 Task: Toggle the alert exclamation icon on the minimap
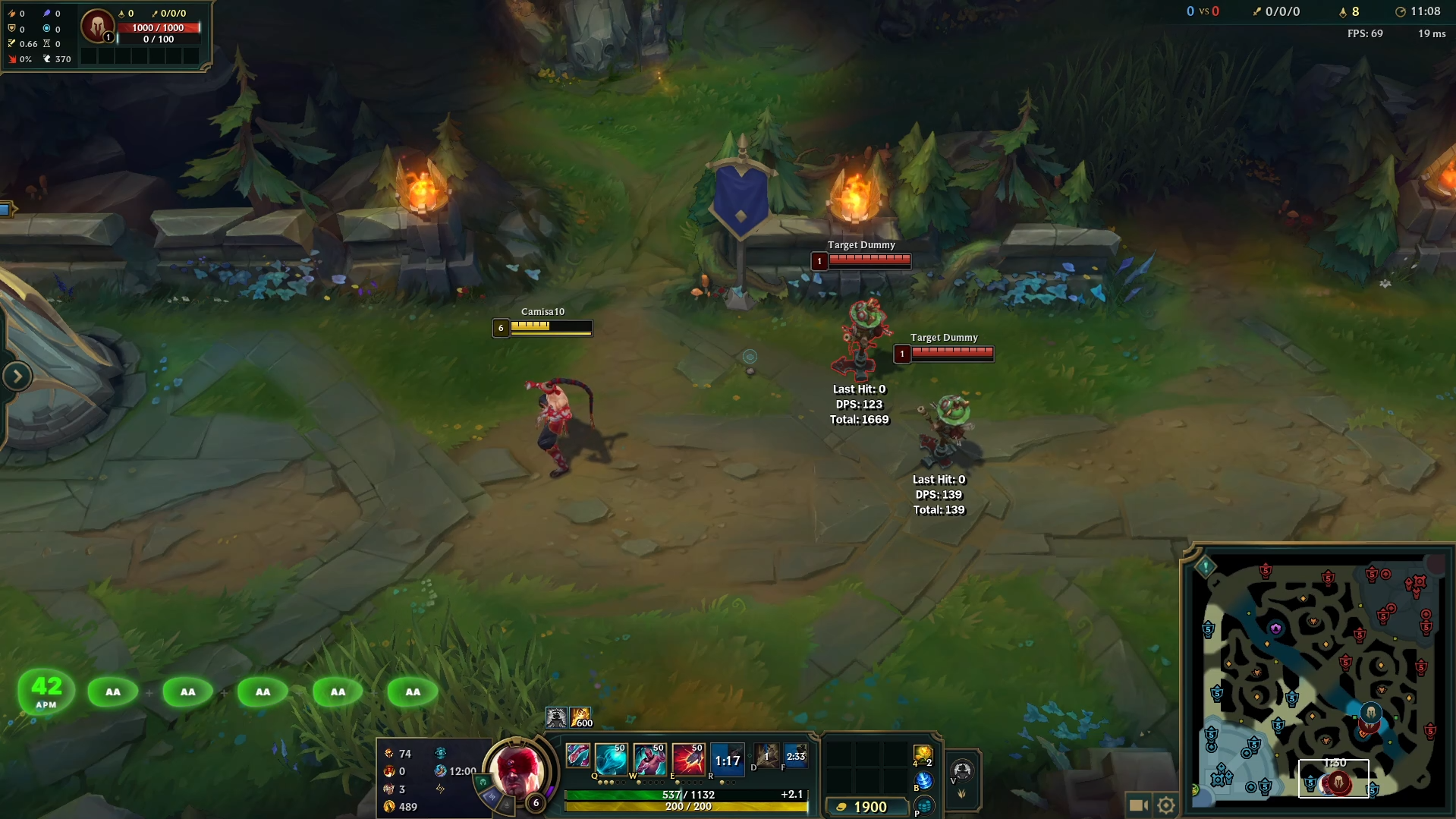pyautogui.click(x=1205, y=566)
